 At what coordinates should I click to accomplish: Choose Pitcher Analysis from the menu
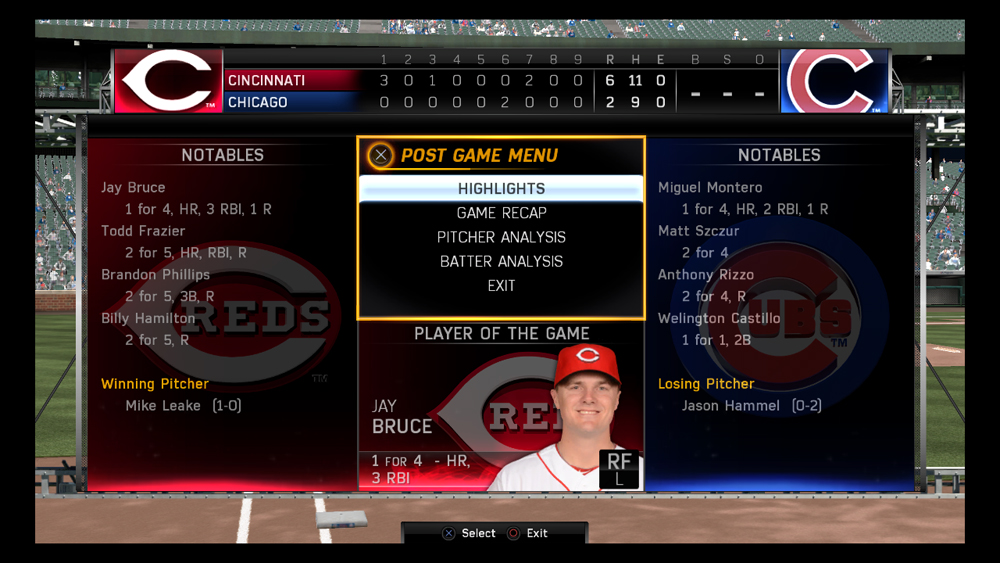[x=501, y=237]
